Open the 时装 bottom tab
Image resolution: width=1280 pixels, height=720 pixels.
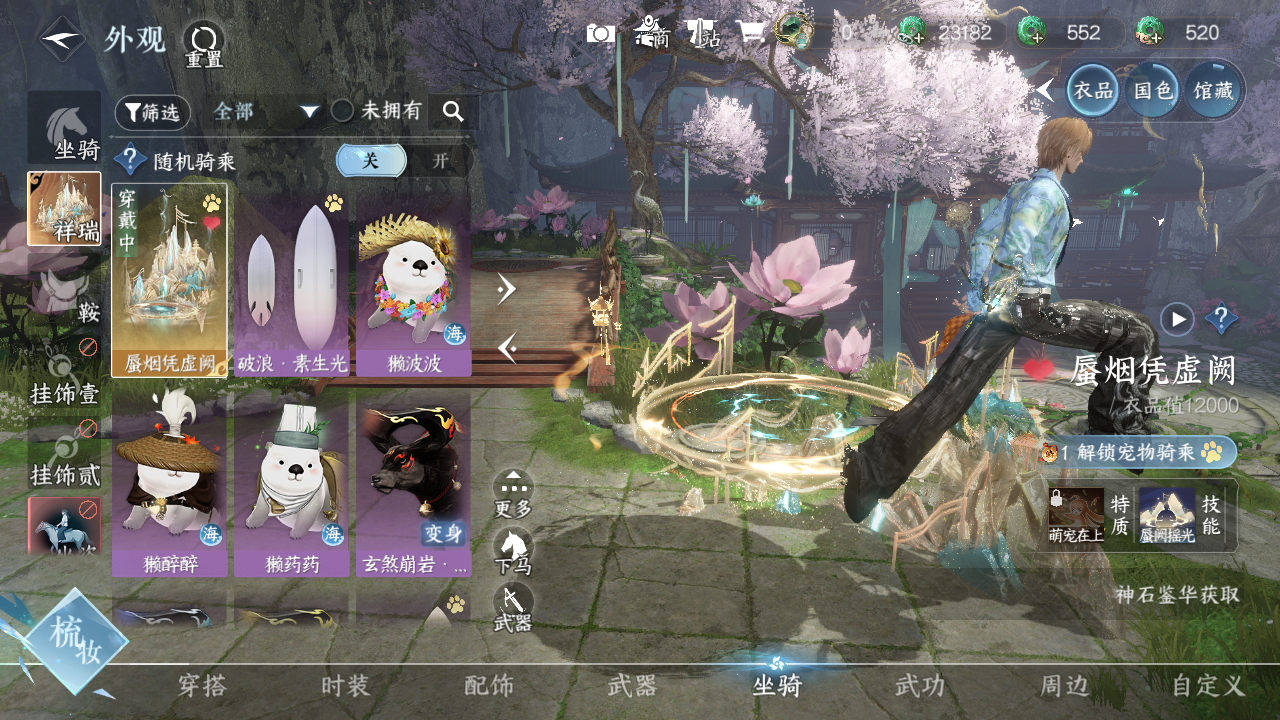point(346,686)
